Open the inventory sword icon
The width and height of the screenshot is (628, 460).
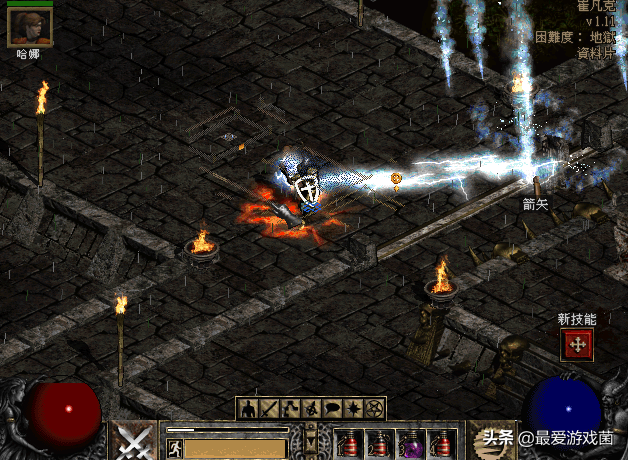coord(268,408)
